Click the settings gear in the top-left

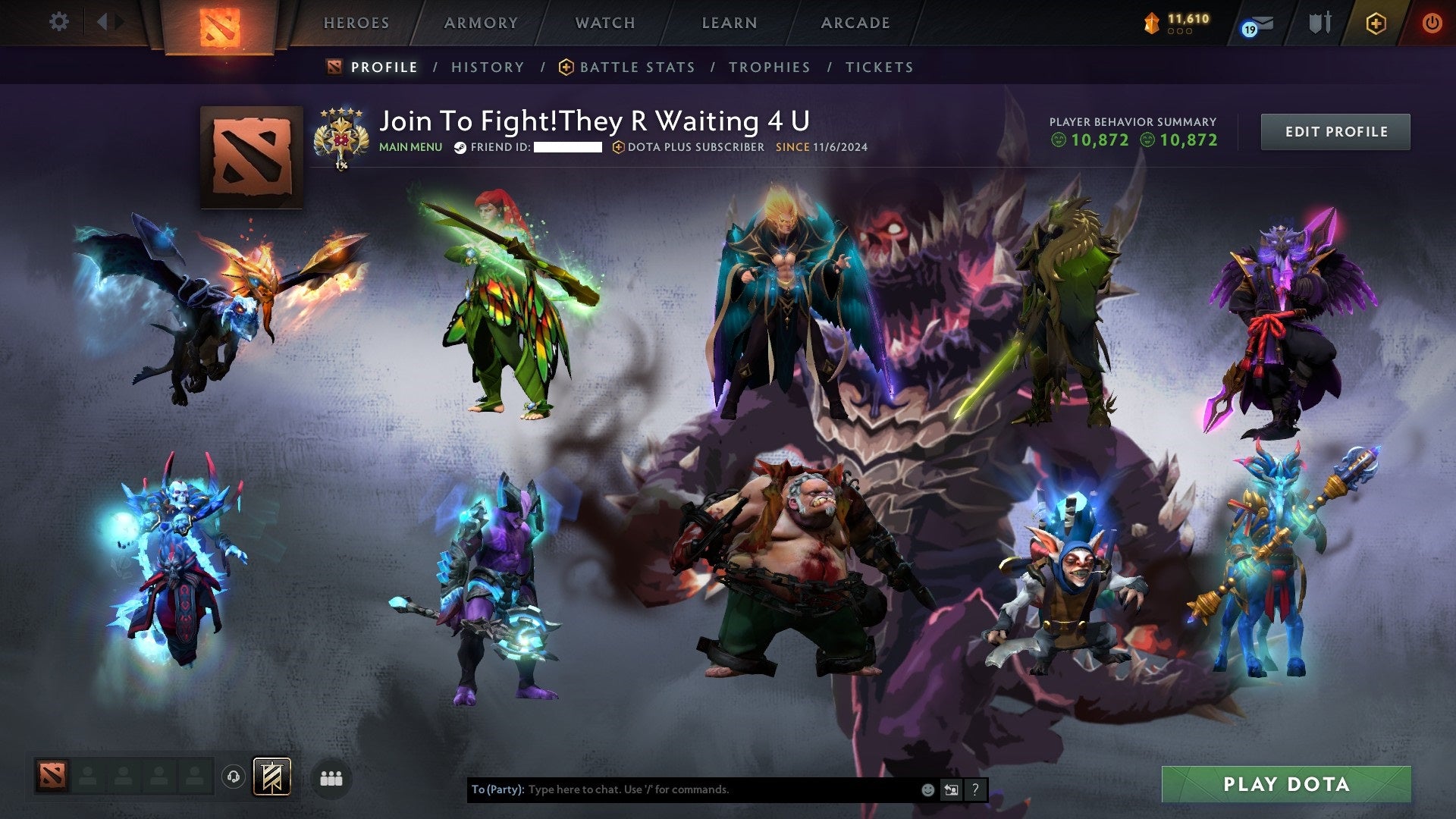coord(59,21)
